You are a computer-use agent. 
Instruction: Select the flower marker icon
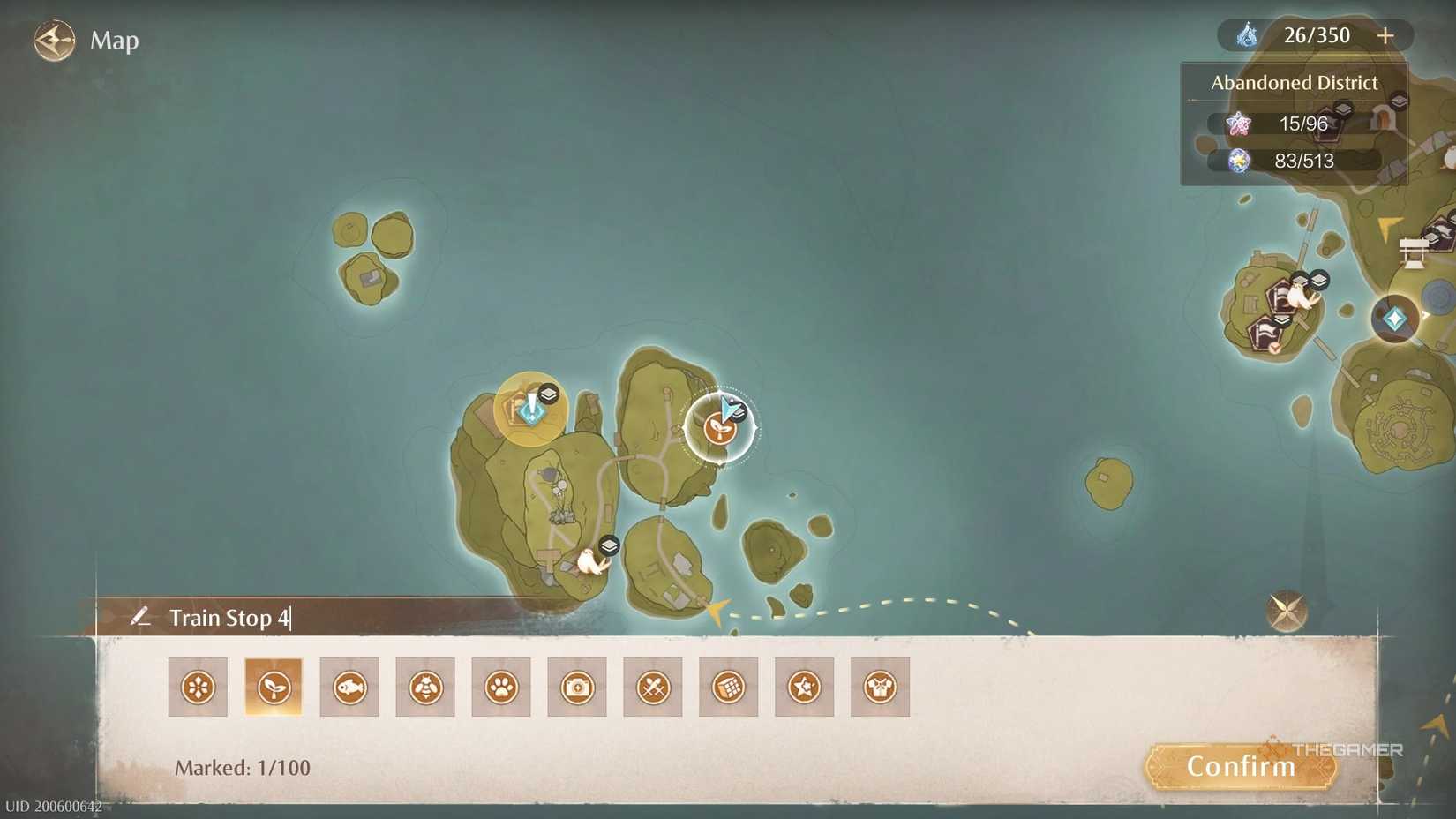pyautogui.click(x=198, y=687)
